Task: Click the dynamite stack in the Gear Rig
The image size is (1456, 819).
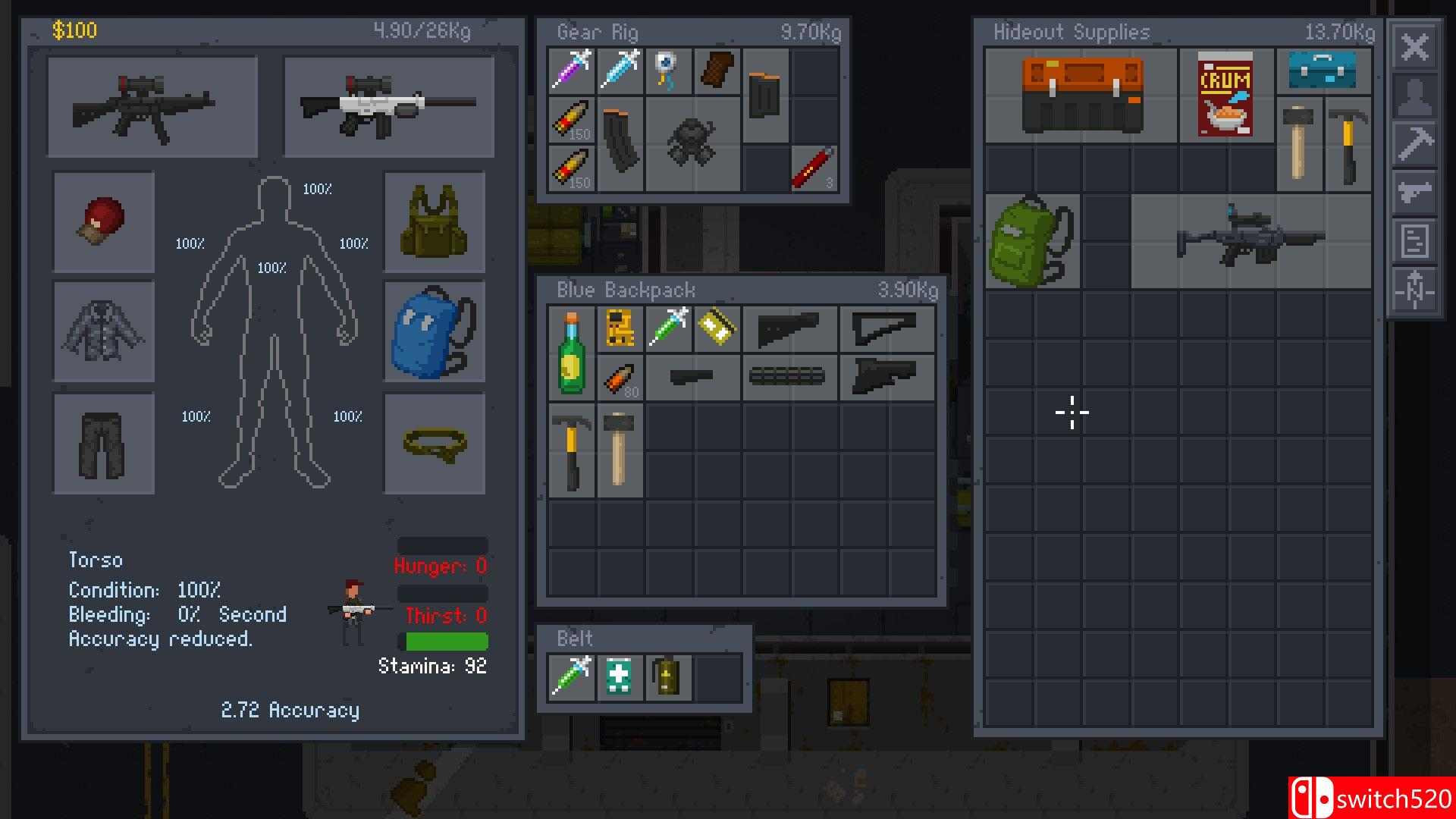Action: click(x=813, y=169)
